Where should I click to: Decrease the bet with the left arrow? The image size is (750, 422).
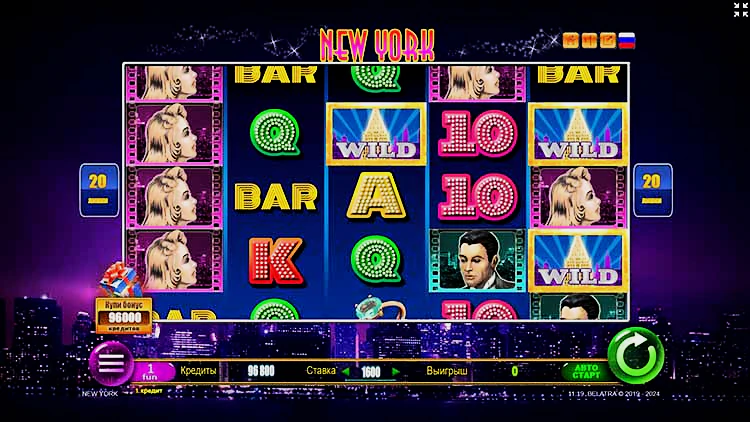[348, 371]
